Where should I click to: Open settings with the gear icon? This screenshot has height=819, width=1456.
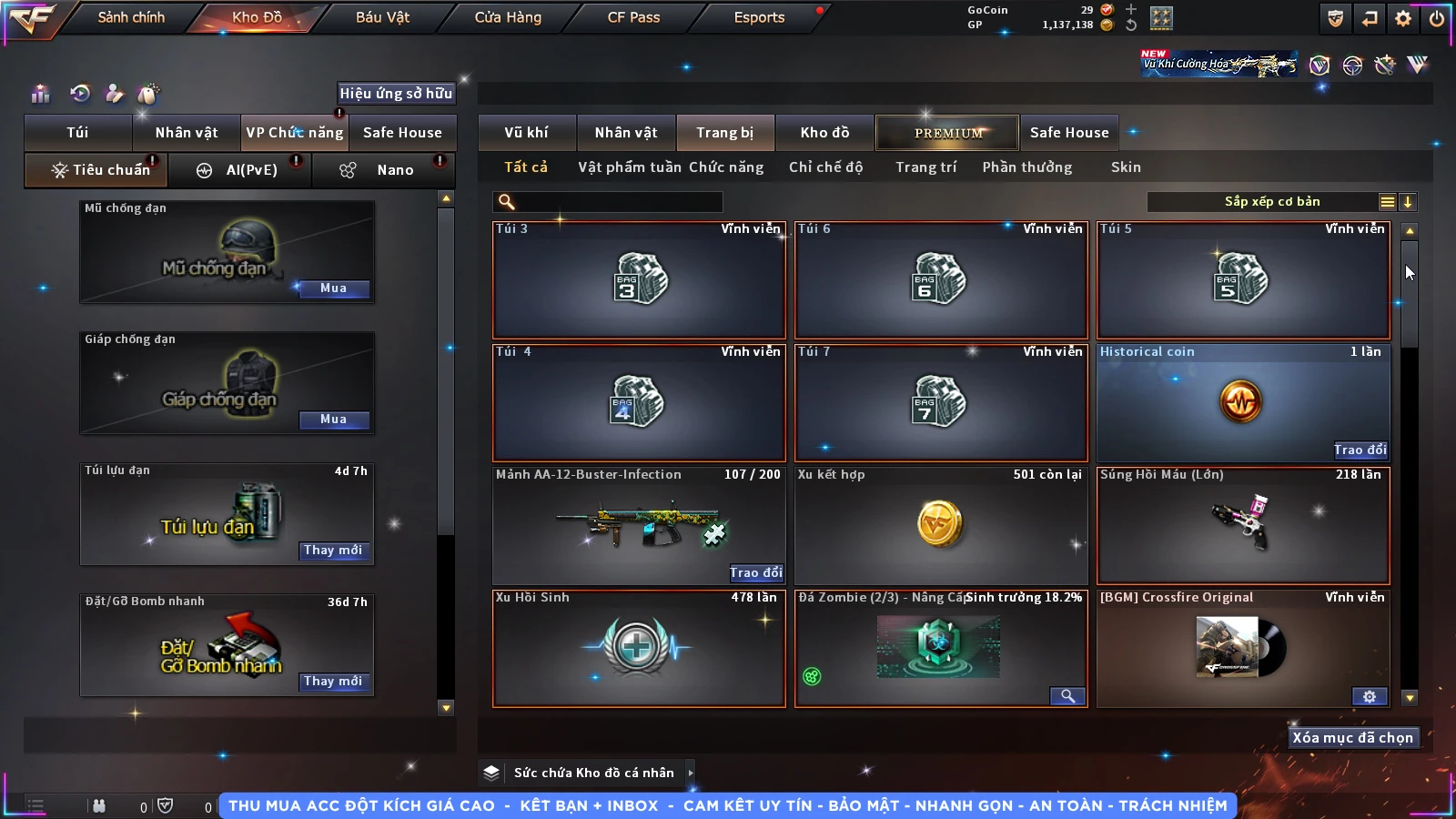click(x=1403, y=18)
